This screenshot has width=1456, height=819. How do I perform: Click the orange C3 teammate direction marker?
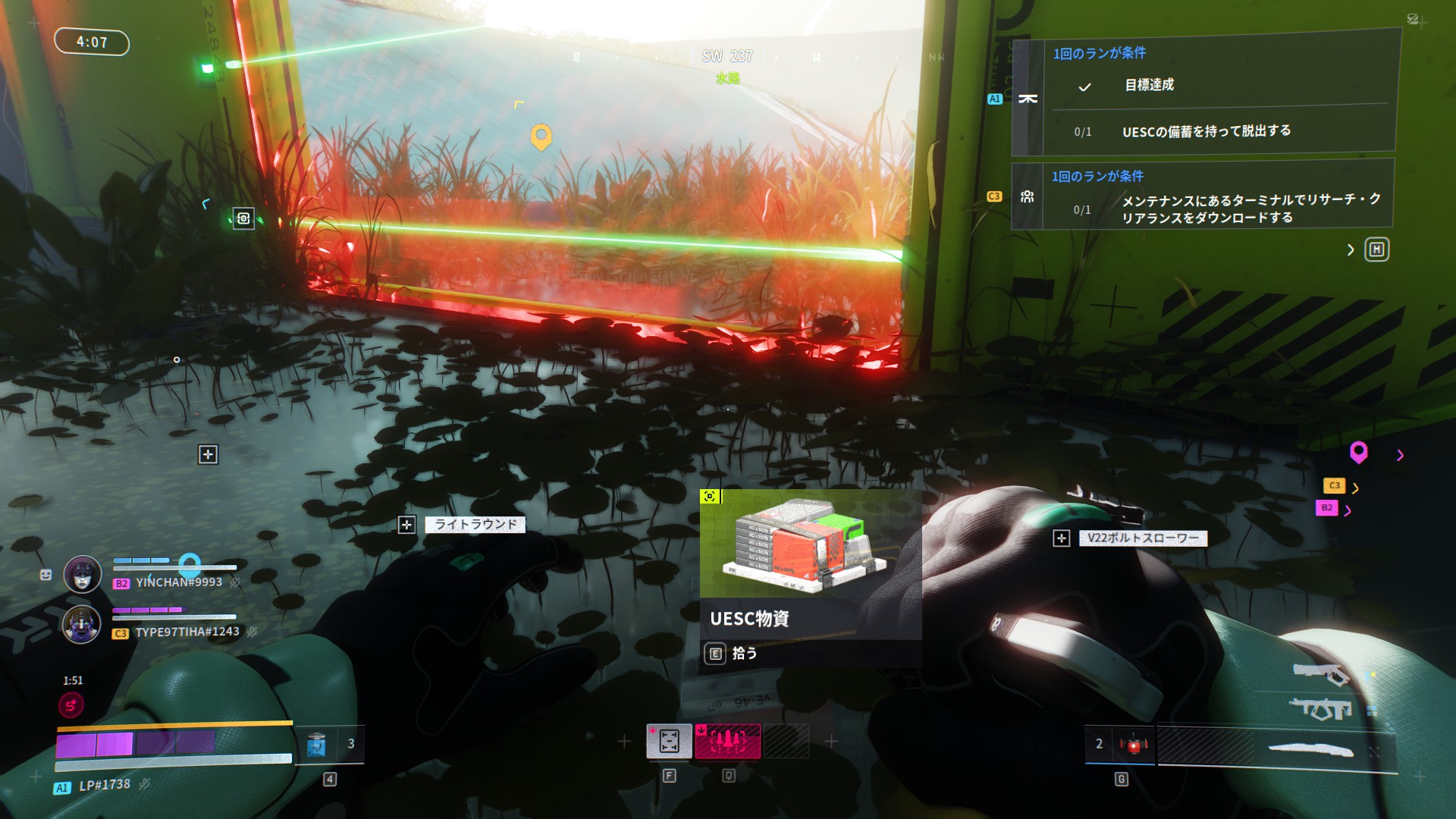point(1334,485)
